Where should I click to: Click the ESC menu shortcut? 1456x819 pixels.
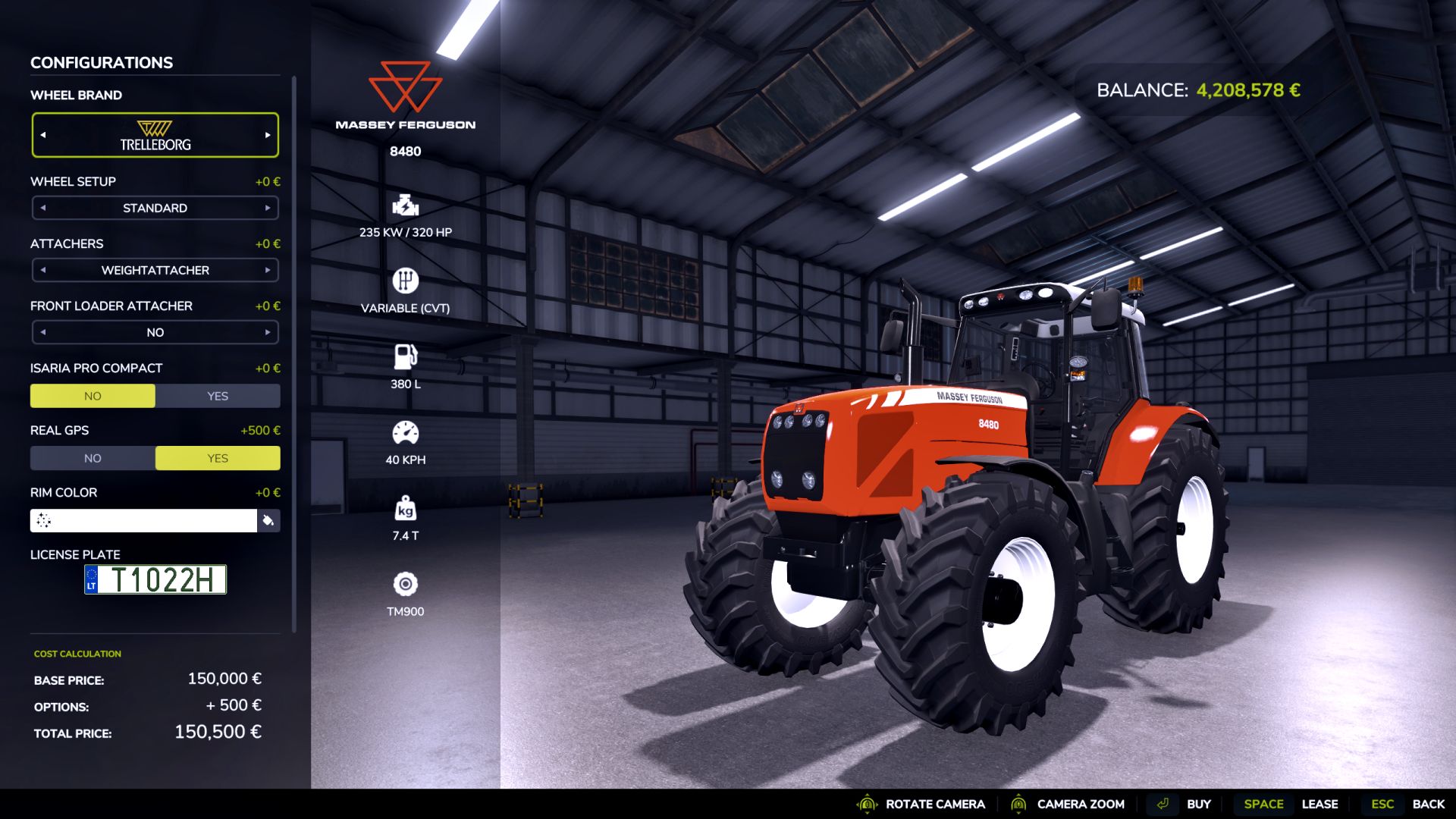[1382, 803]
